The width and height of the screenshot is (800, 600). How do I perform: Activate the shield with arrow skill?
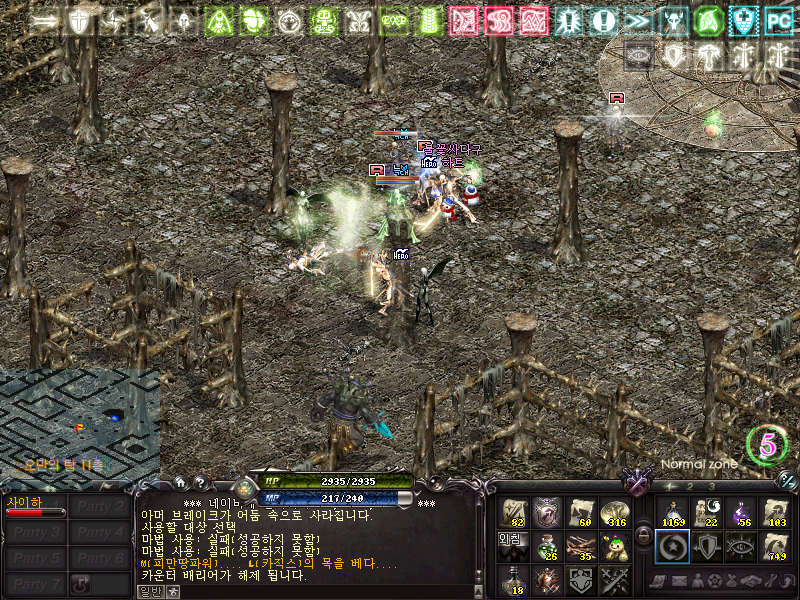point(707,546)
